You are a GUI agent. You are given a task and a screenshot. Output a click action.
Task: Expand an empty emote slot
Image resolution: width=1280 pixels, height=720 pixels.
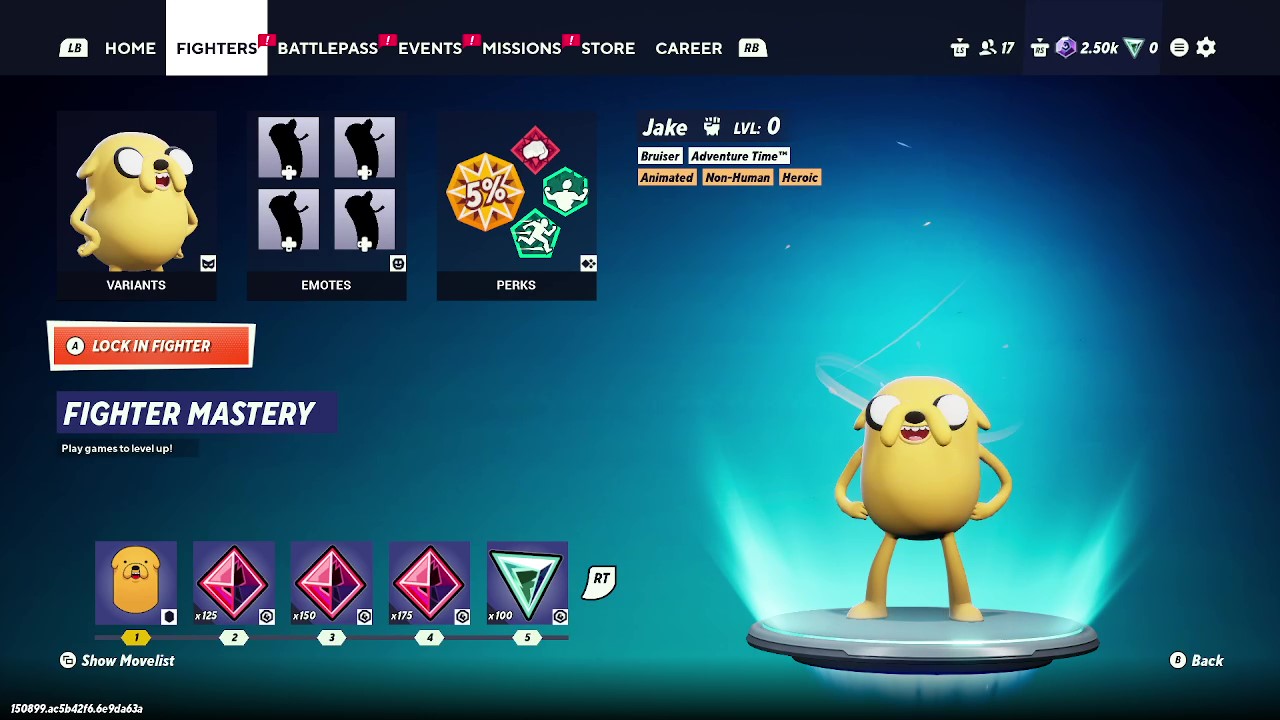[288, 148]
